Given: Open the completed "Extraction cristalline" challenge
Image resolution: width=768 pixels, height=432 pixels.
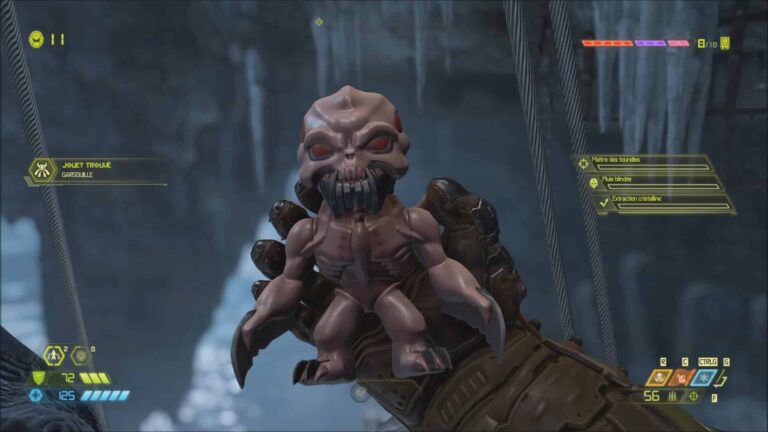Looking at the screenshot, I should tap(660, 203).
